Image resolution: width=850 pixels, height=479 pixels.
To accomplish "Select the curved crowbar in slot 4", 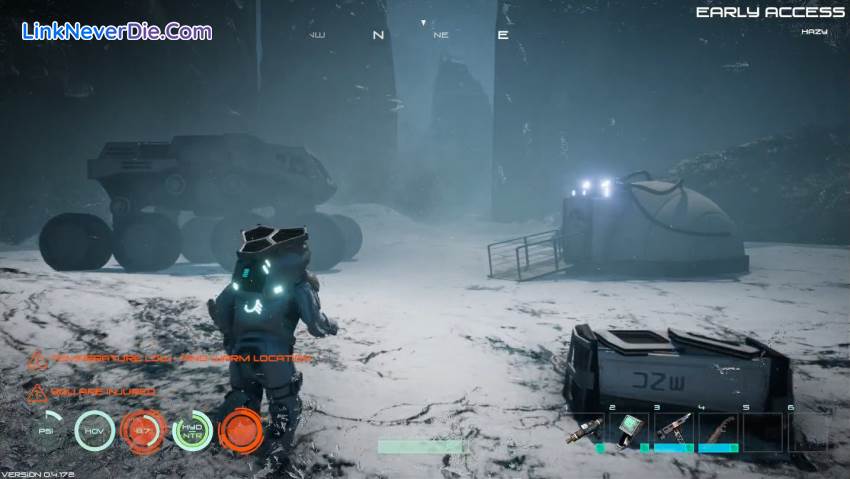I will 717,429.
